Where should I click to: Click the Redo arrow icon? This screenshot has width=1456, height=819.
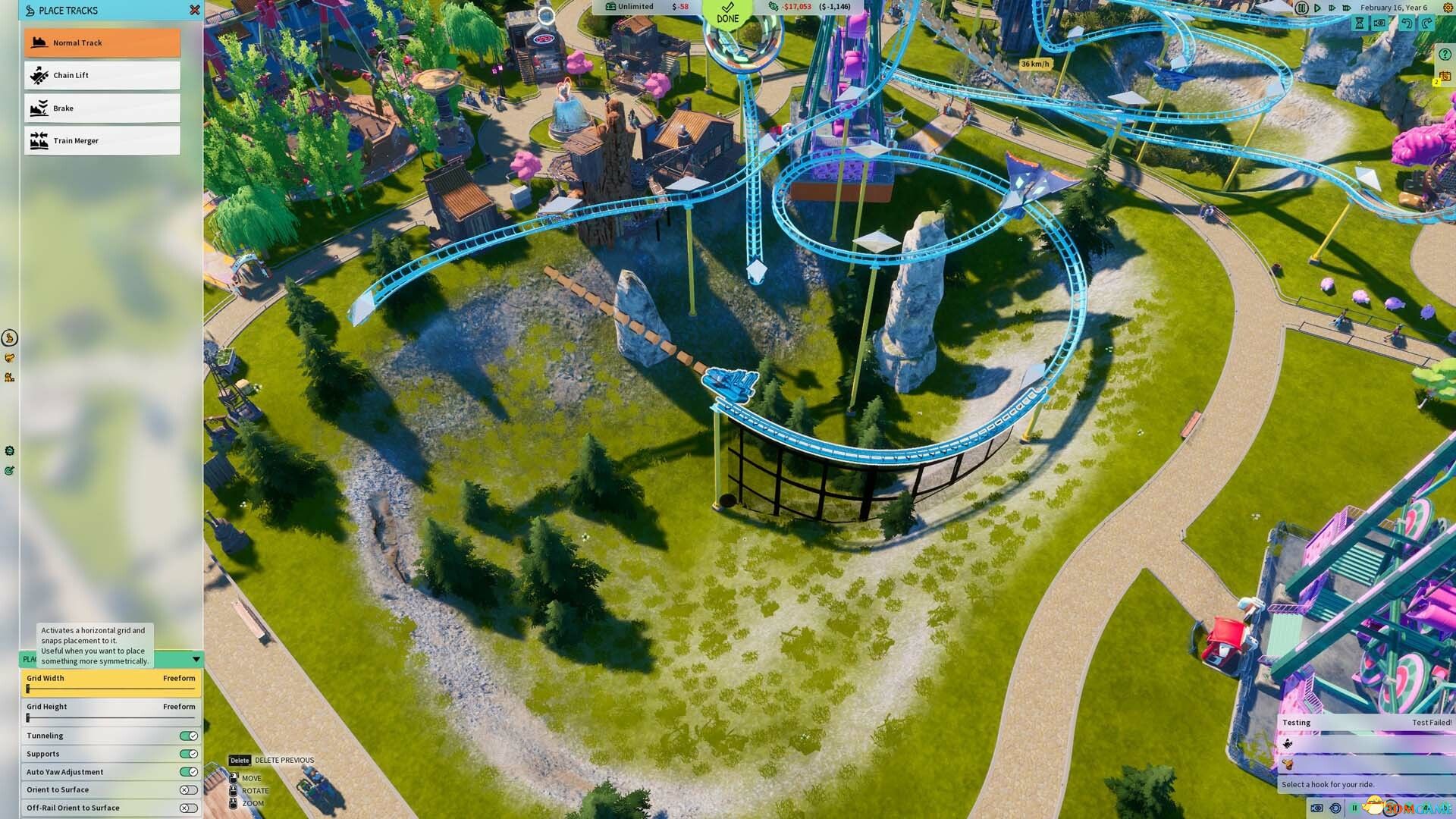click(1426, 24)
